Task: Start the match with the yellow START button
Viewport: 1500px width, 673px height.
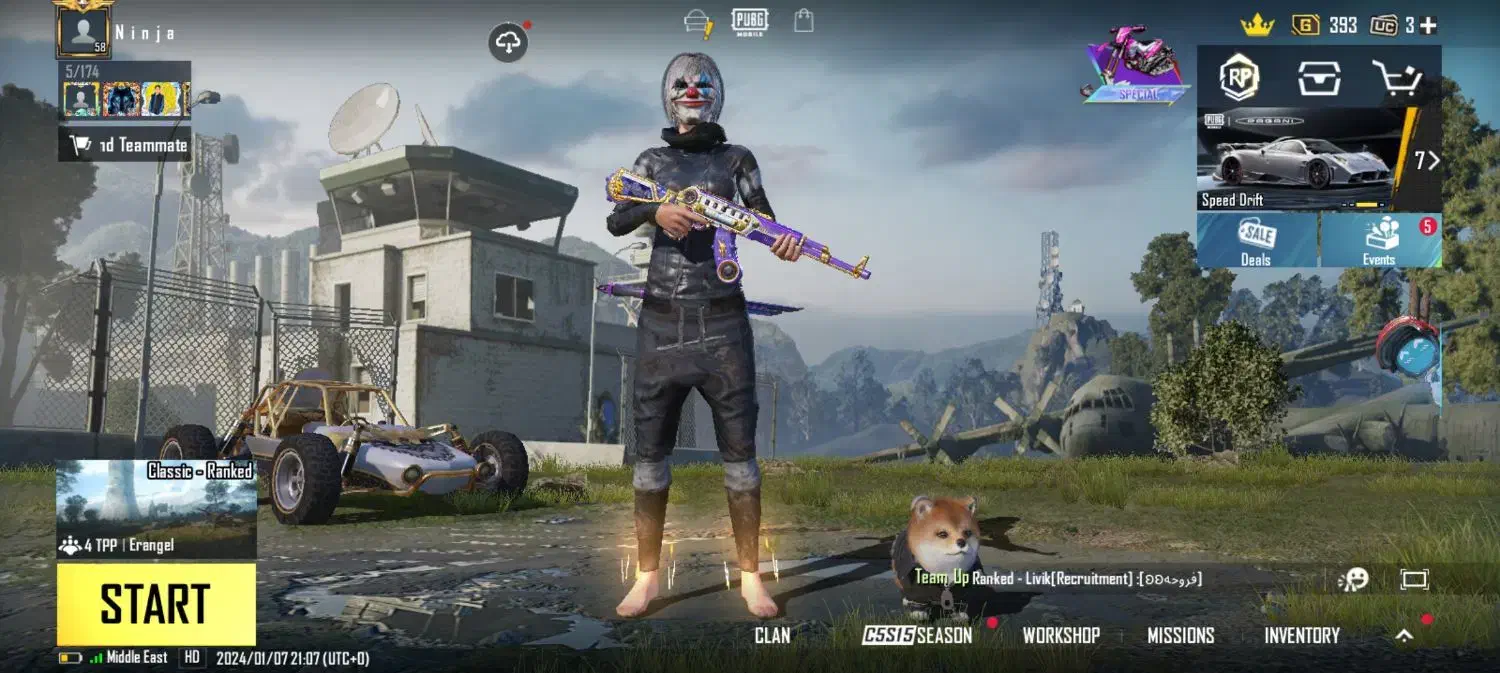Action: (156, 604)
